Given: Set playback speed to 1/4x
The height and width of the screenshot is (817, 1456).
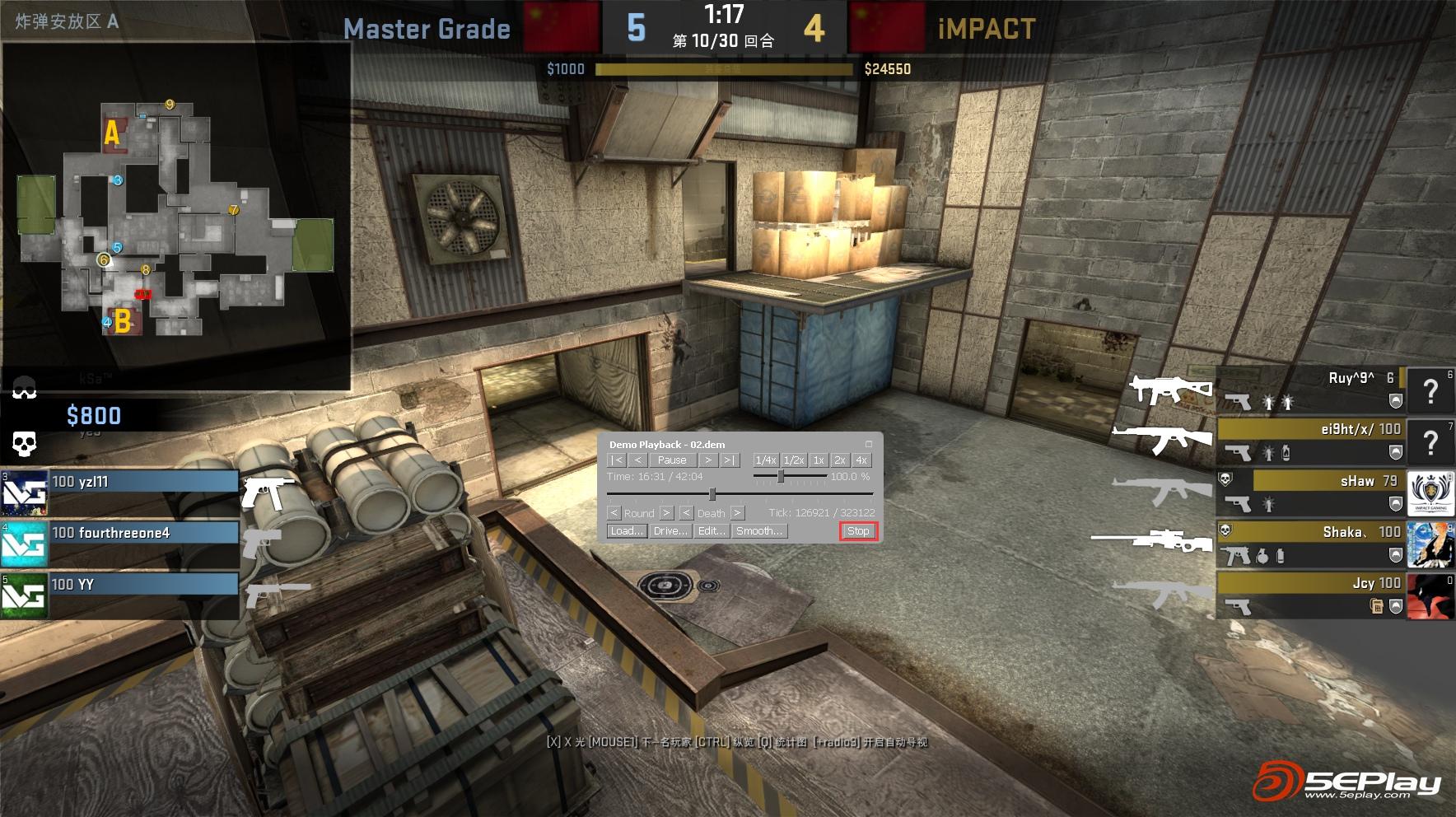Looking at the screenshot, I should tap(765, 460).
